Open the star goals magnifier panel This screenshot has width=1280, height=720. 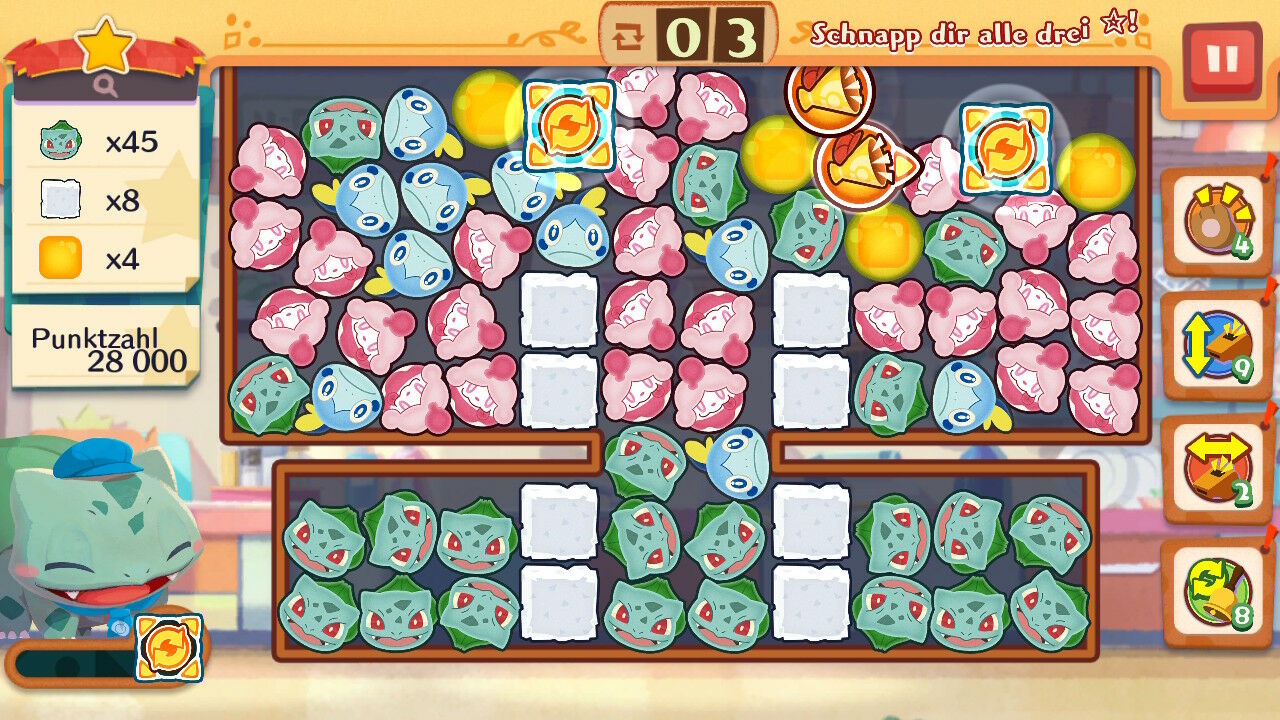tap(106, 86)
